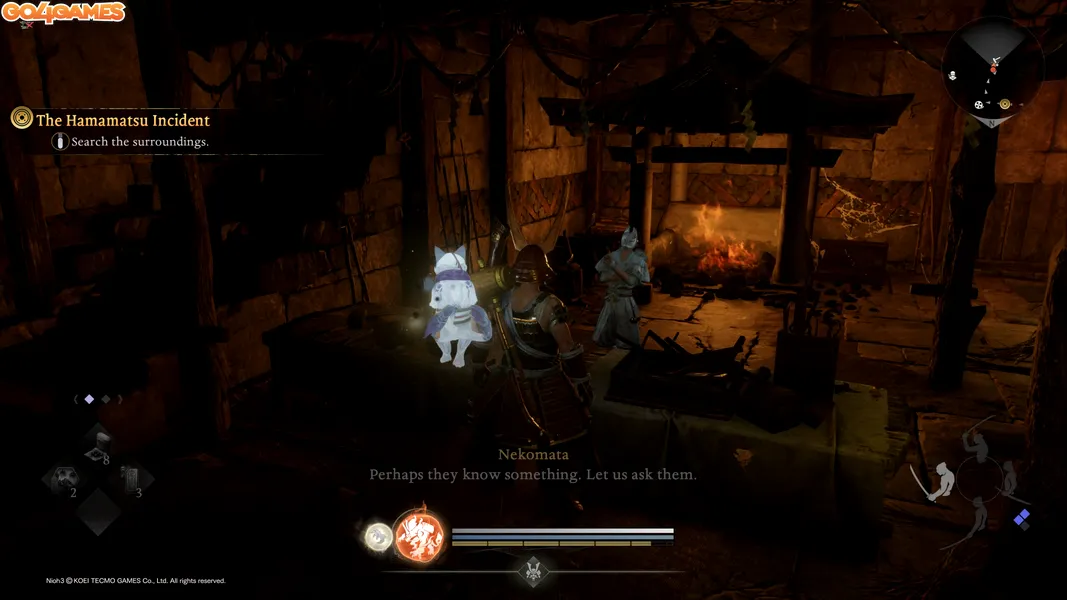Viewport: 1067px width, 600px height.
Task: Click the white glowing spirit orb icon
Action: pos(379,537)
